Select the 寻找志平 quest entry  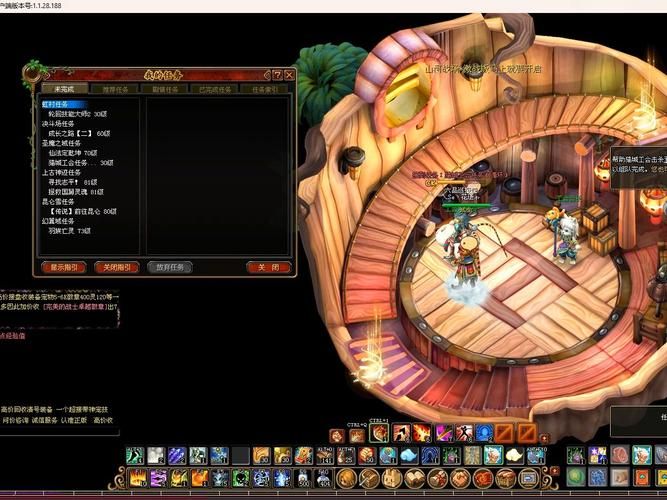click(65, 181)
